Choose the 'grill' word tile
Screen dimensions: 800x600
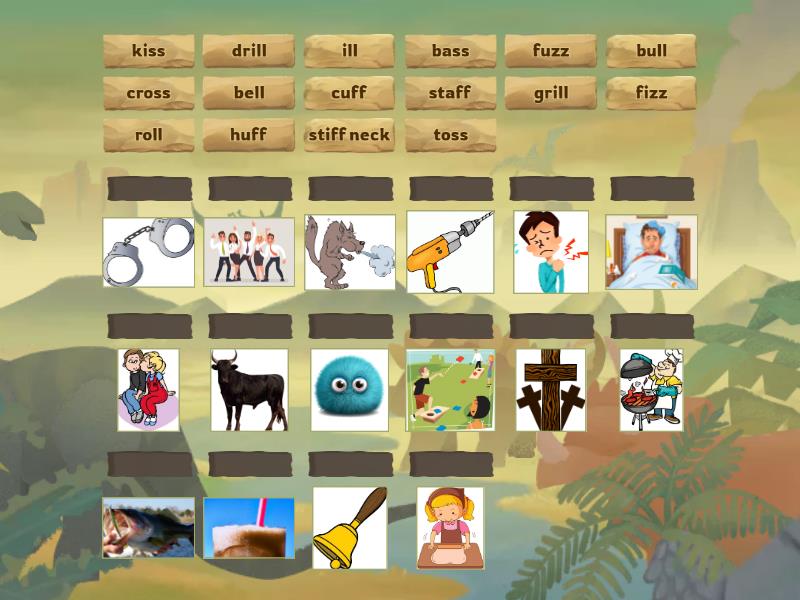[551, 93]
